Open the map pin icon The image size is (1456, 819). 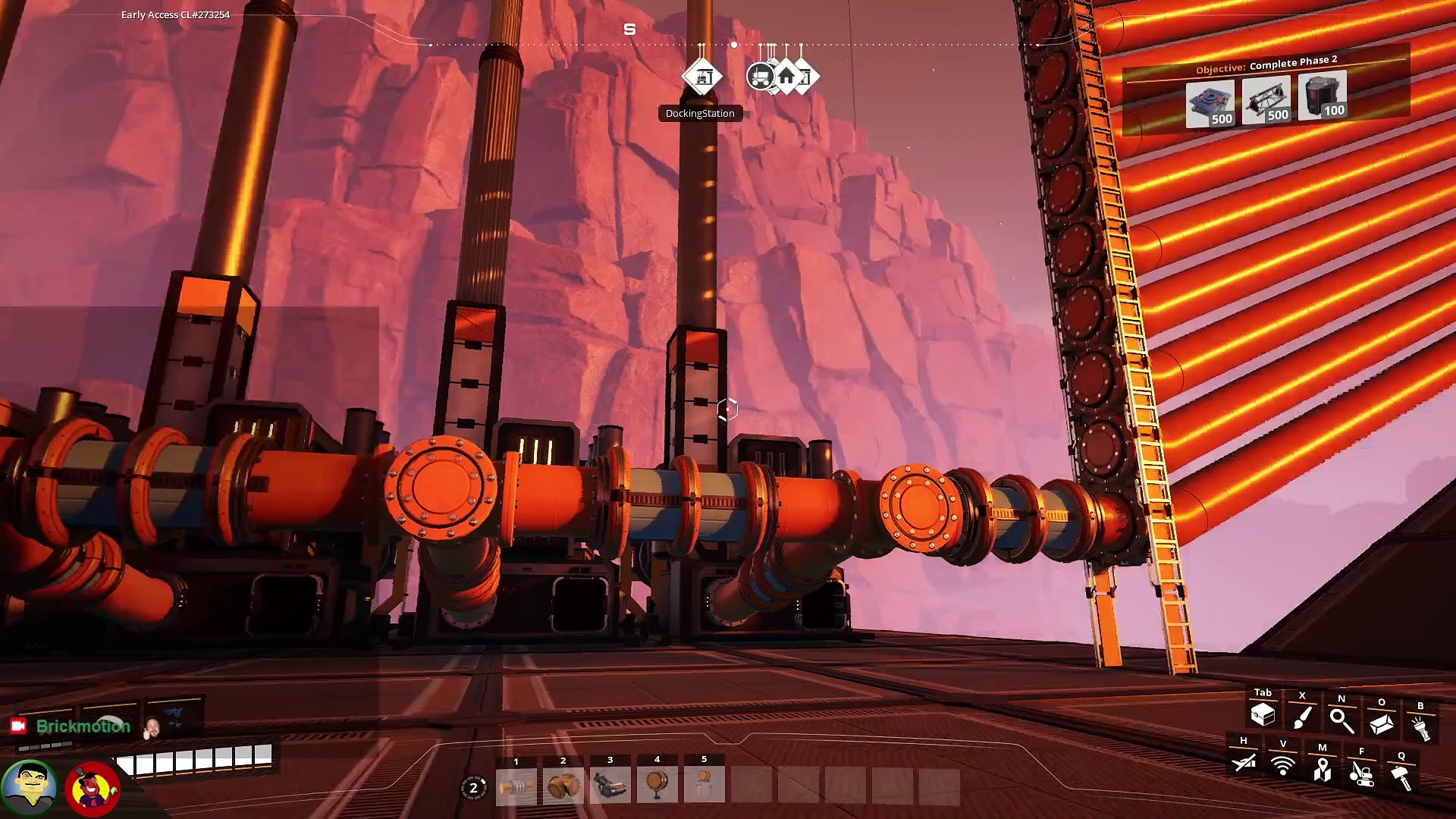tap(1323, 770)
